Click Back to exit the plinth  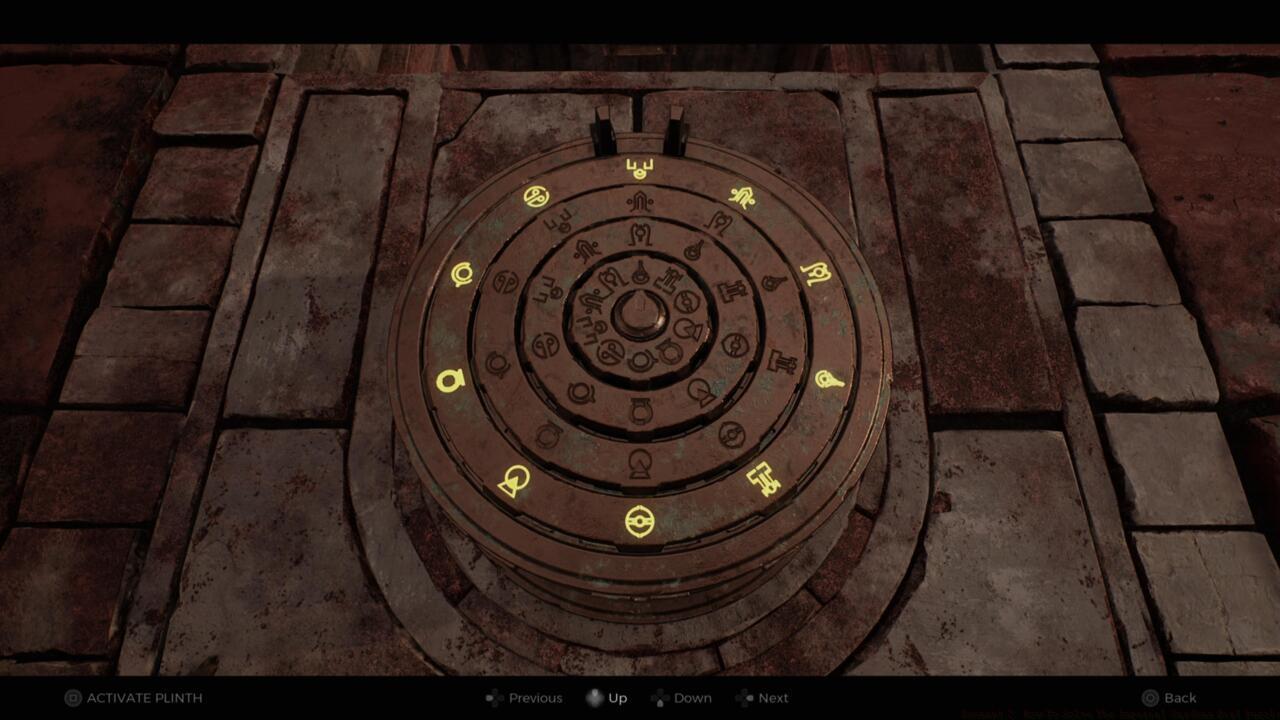click(x=1178, y=697)
